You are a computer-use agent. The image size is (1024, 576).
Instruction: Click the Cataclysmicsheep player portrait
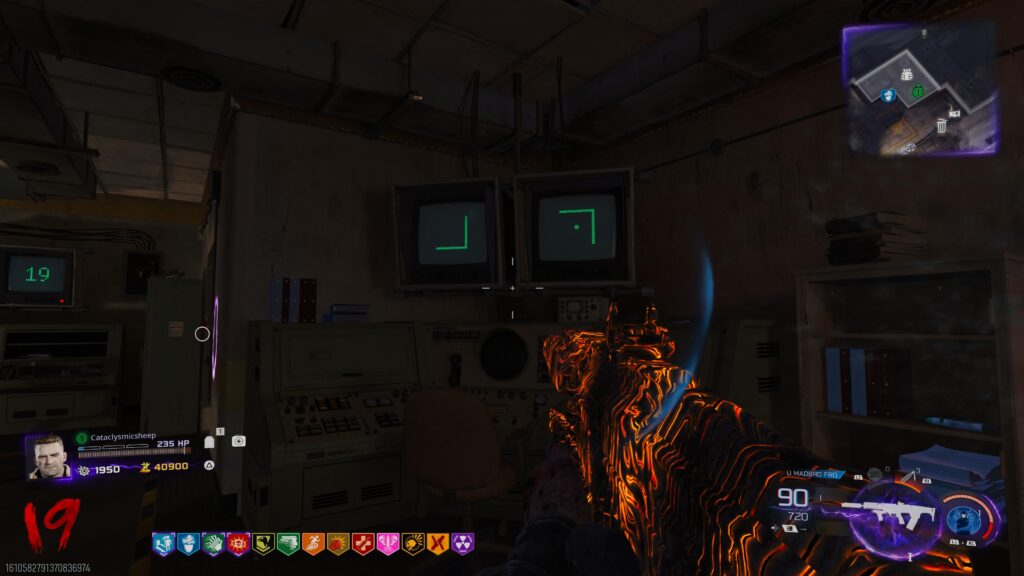click(x=48, y=457)
